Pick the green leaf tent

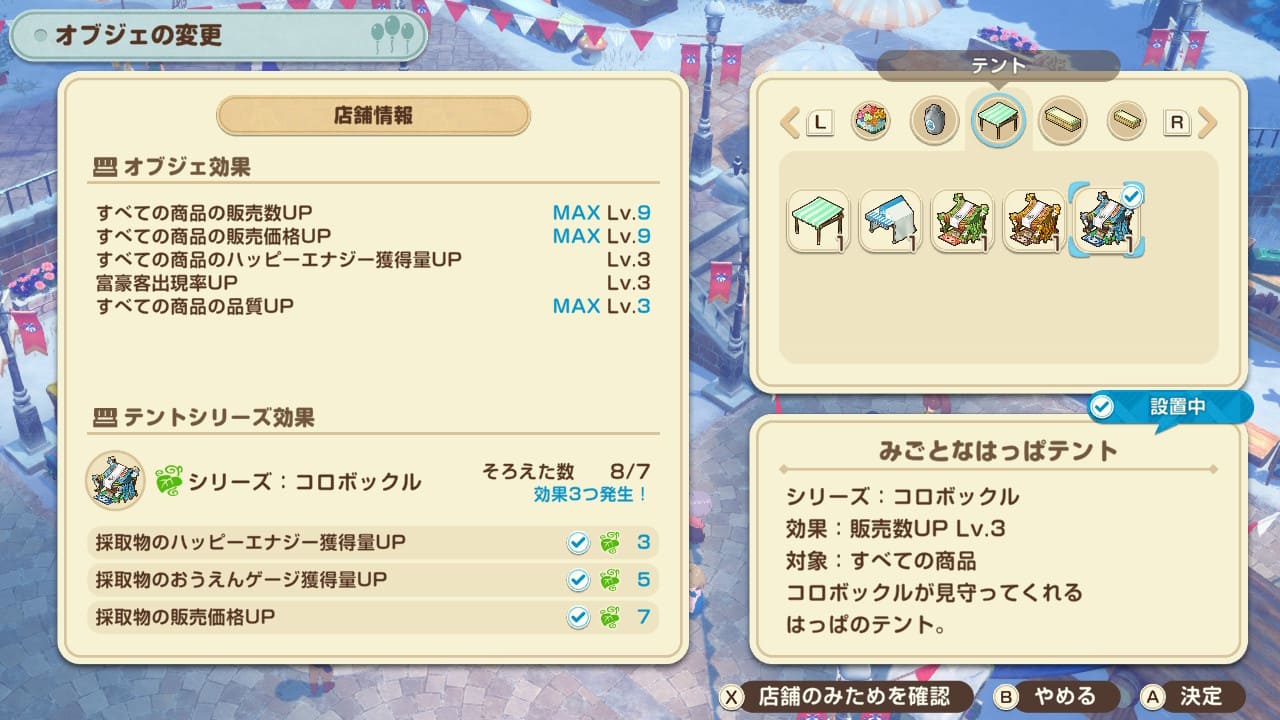[962, 221]
